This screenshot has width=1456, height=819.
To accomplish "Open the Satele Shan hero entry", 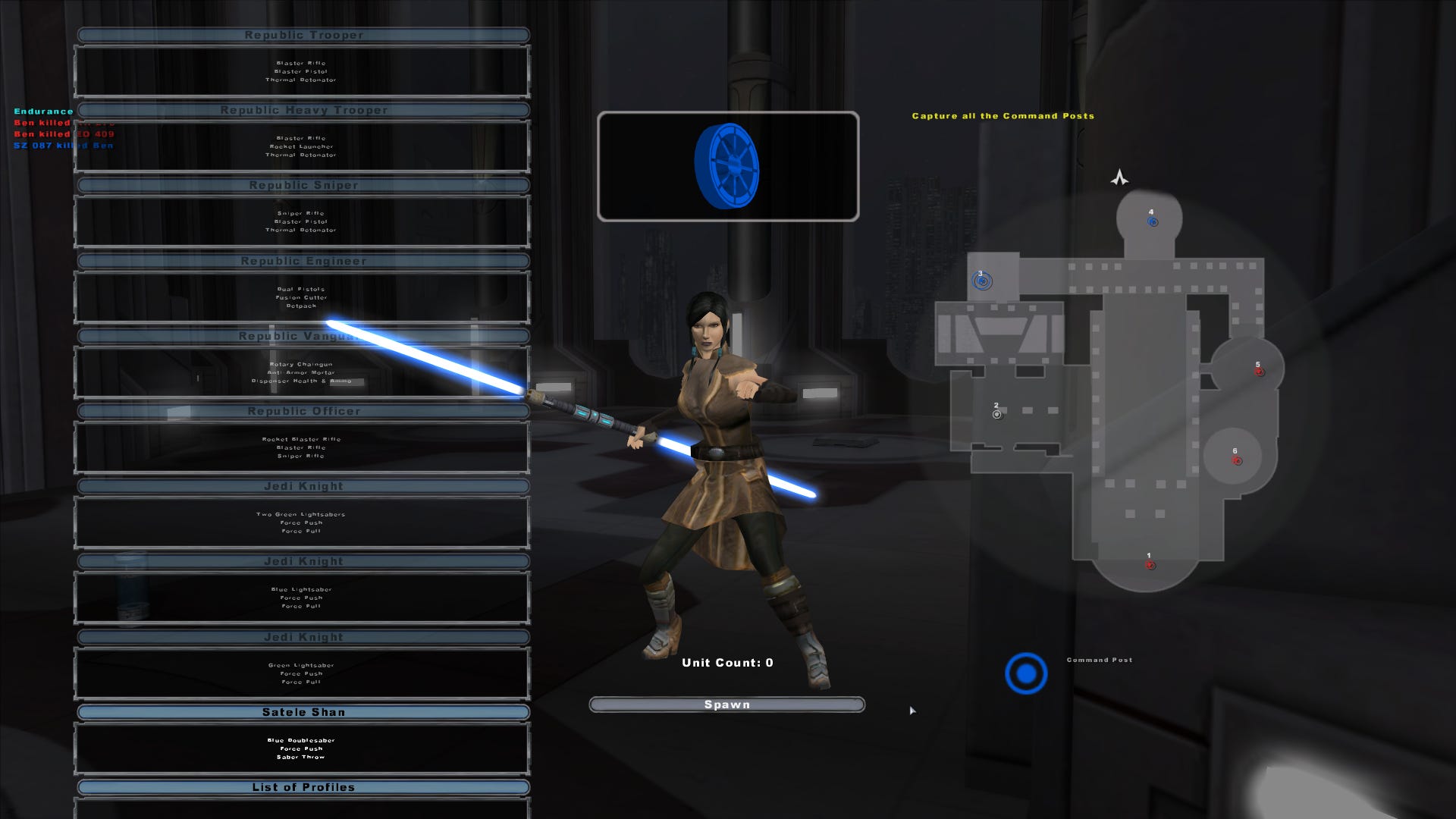I will click(x=303, y=711).
